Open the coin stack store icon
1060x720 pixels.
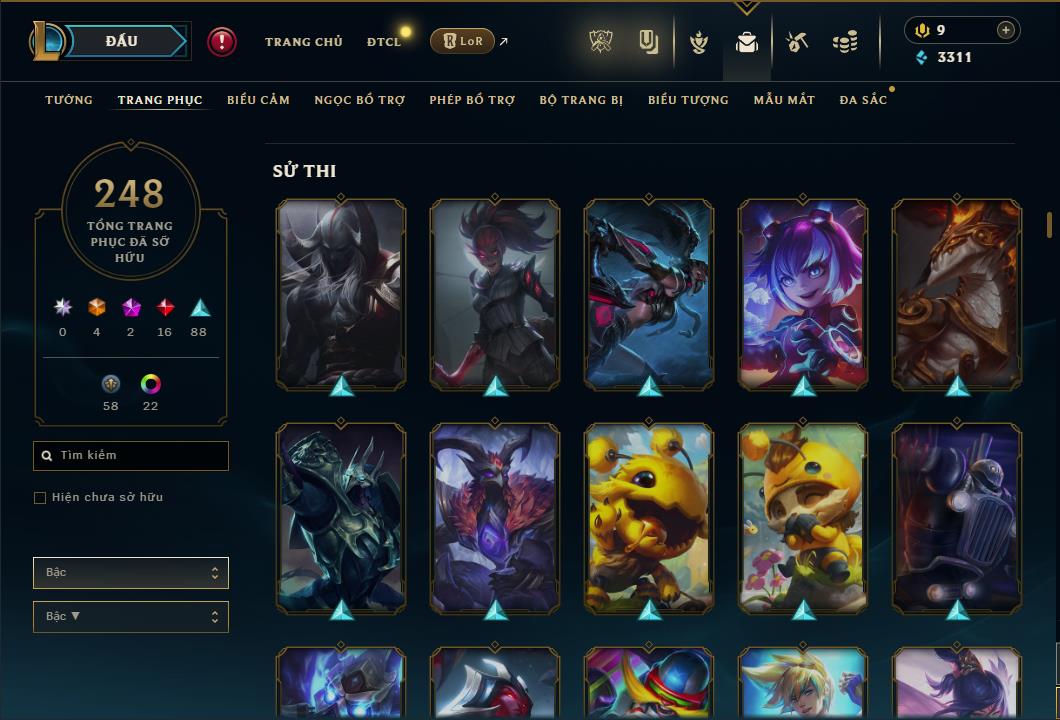pyautogui.click(x=845, y=42)
